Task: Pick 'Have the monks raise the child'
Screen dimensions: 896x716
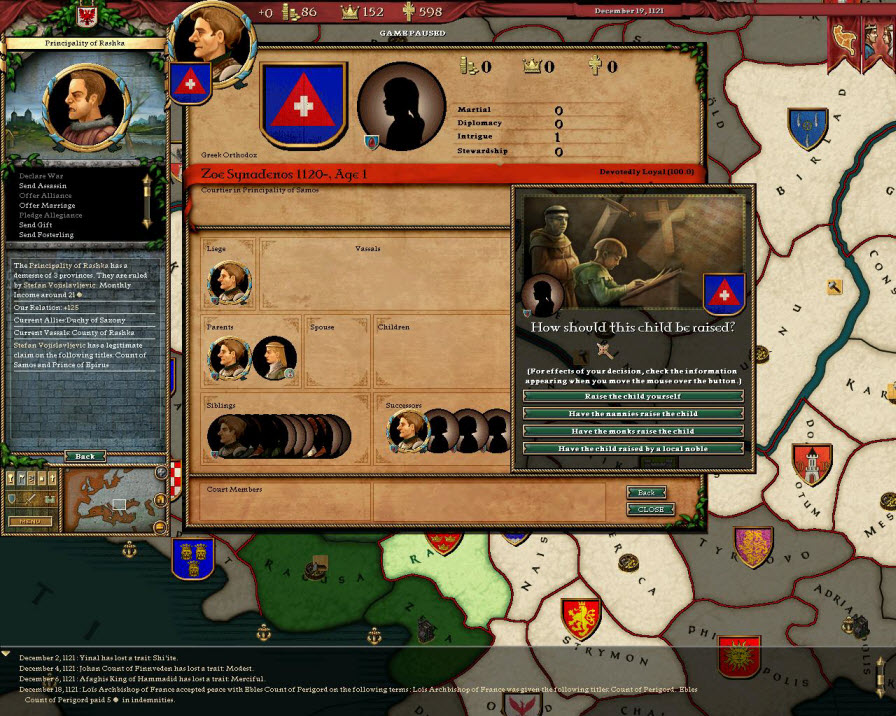Action: click(x=633, y=431)
